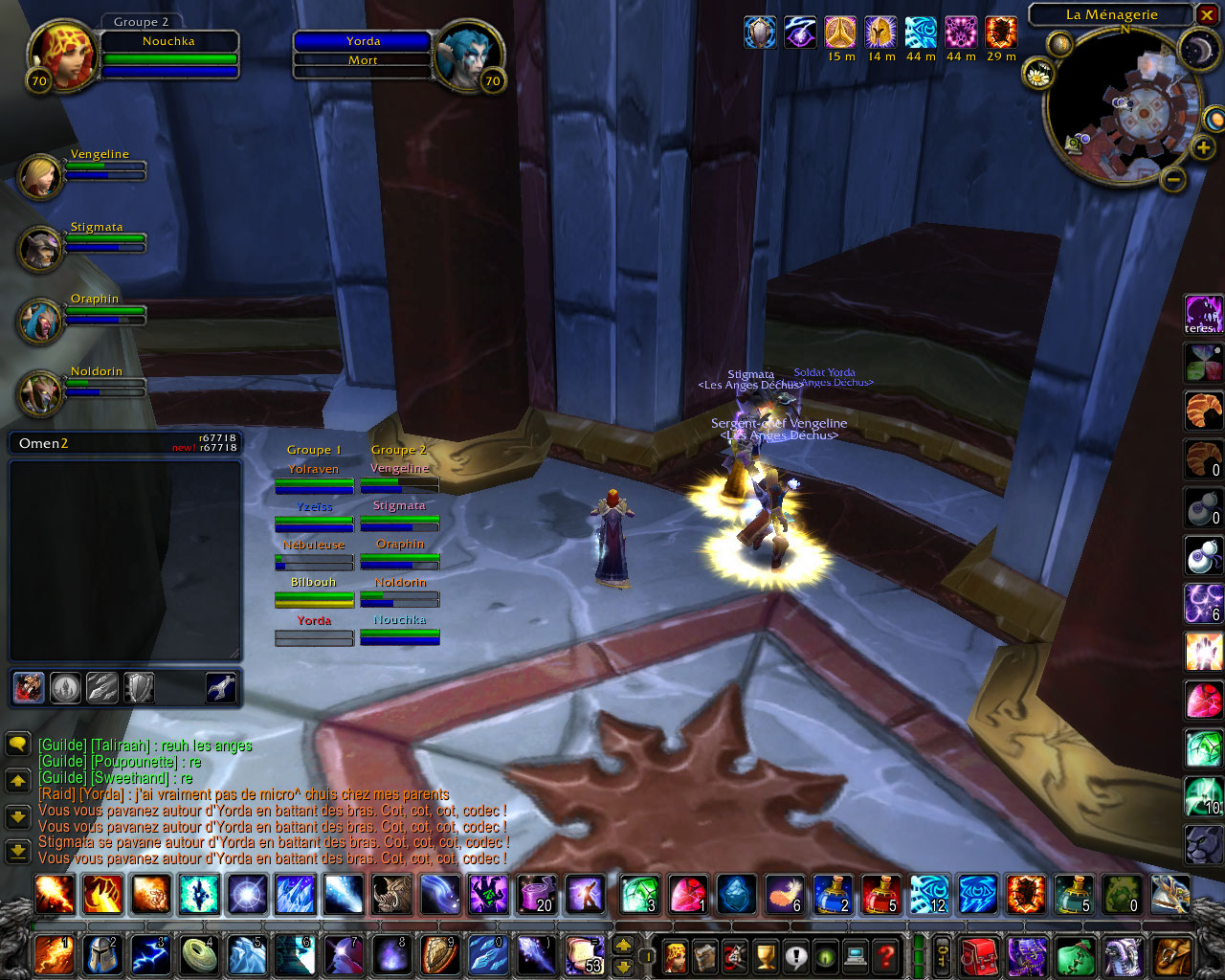The image size is (1225, 980).
Task: Open Omen configuration with the wrench icon
Action: pyautogui.click(x=221, y=687)
